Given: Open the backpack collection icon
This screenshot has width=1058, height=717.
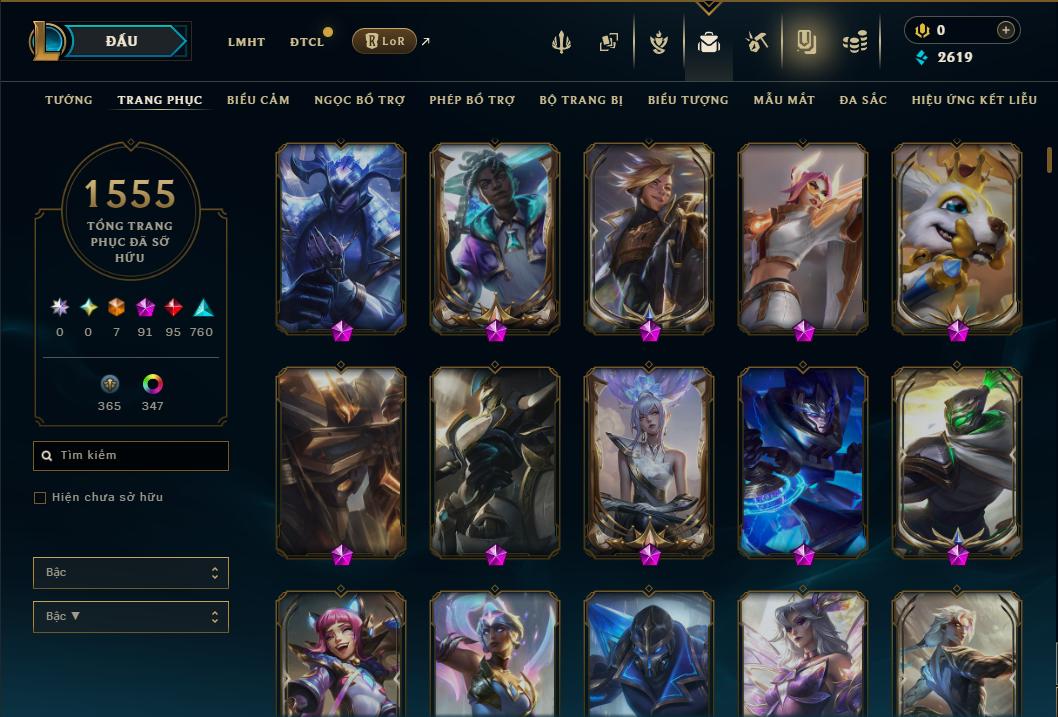Looking at the screenshot, I should 709,42.
